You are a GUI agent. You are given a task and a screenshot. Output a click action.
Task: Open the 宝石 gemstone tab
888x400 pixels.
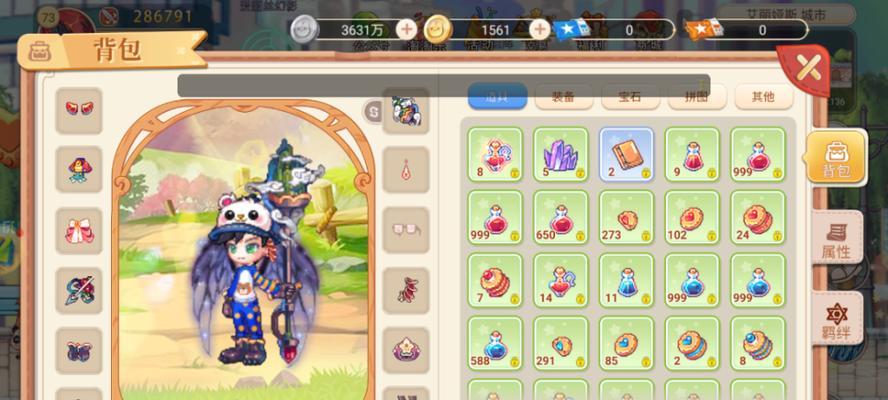pyautogui.click(x=630, y=97)
